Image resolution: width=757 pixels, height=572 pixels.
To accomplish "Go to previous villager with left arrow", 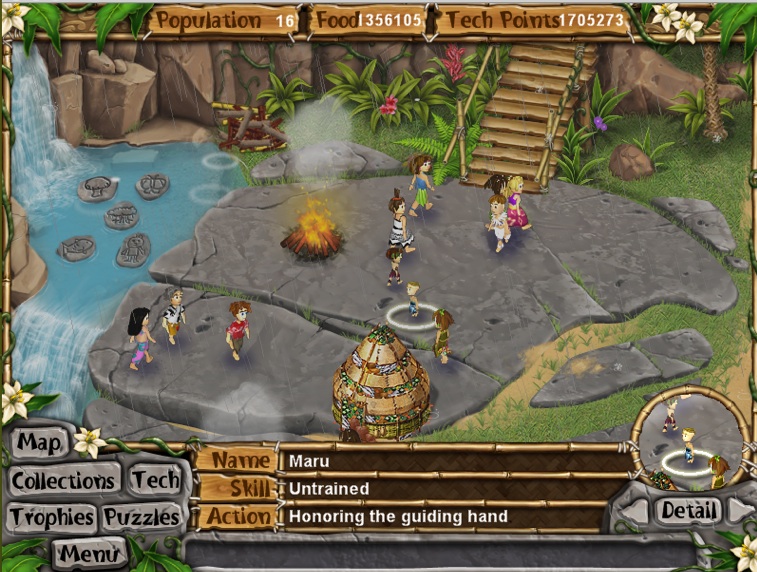I will click(x=633, y=512).
